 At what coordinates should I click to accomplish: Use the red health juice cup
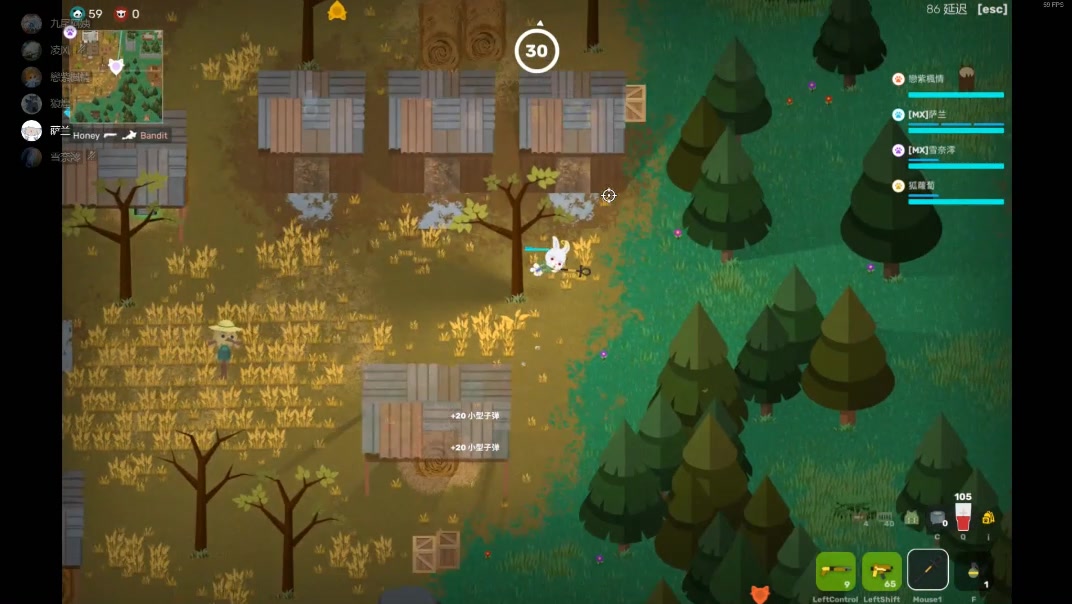coord(962,518)
